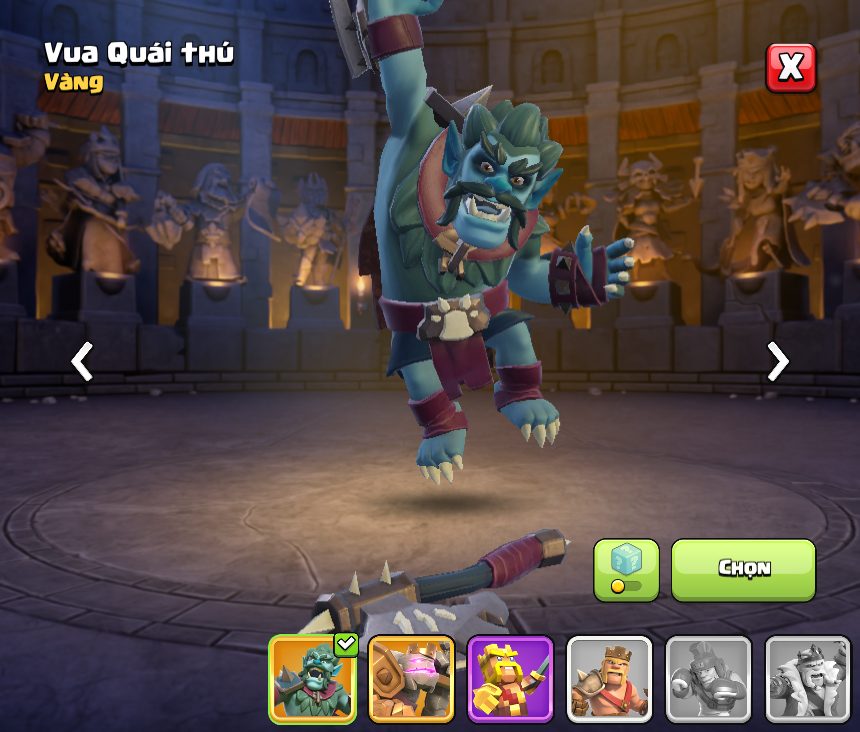Select the green-haired beast king skin thumbnail

coord(312,679)
